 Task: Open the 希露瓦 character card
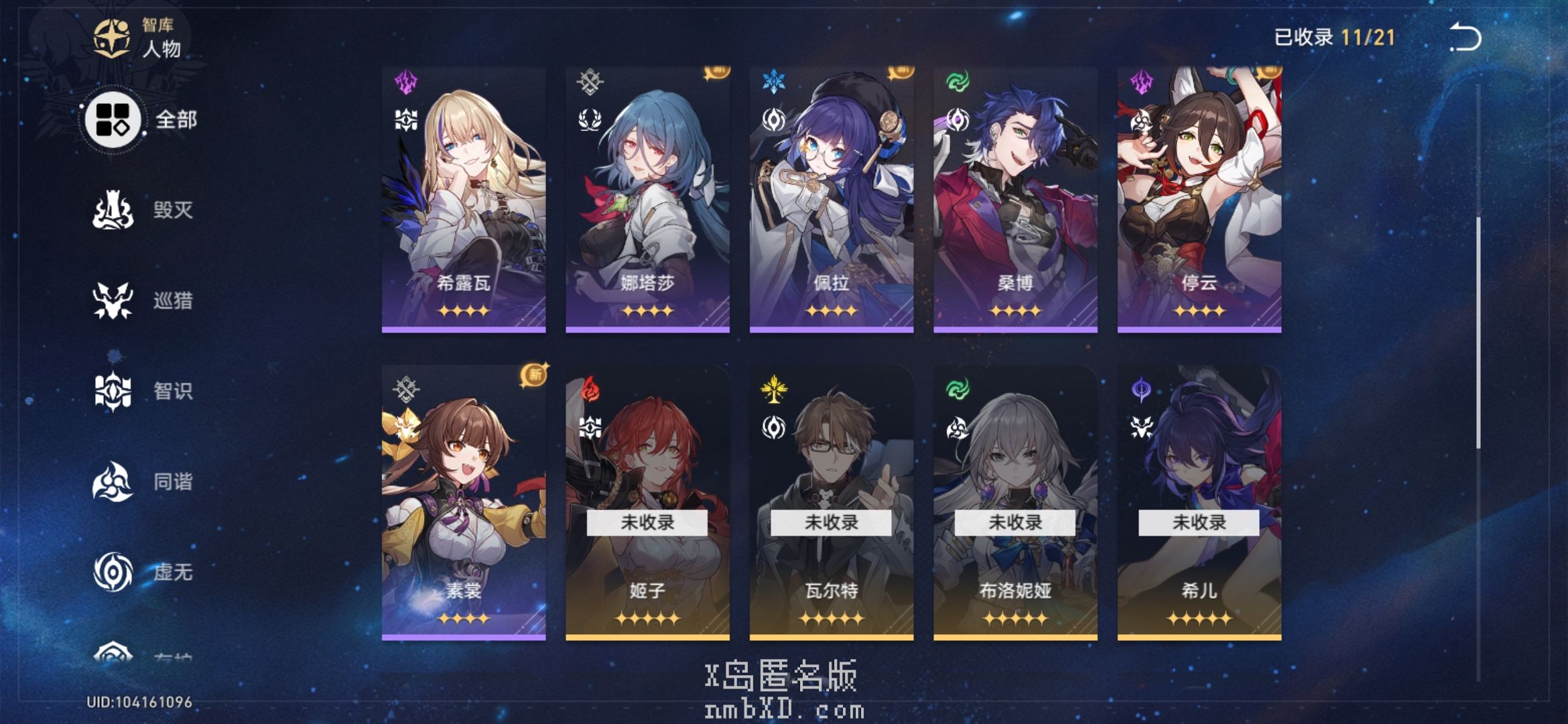click(x=464, y=199)
